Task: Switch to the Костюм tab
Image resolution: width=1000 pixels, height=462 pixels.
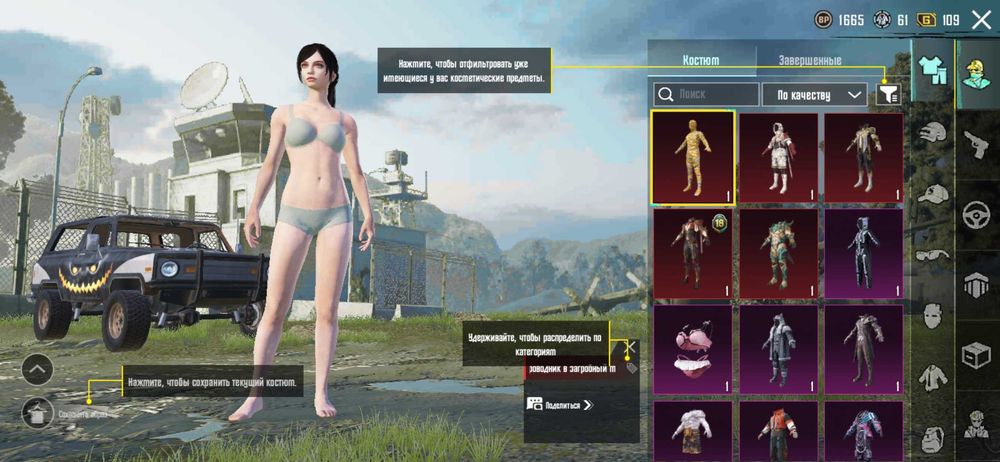Action: click(700, 60)
